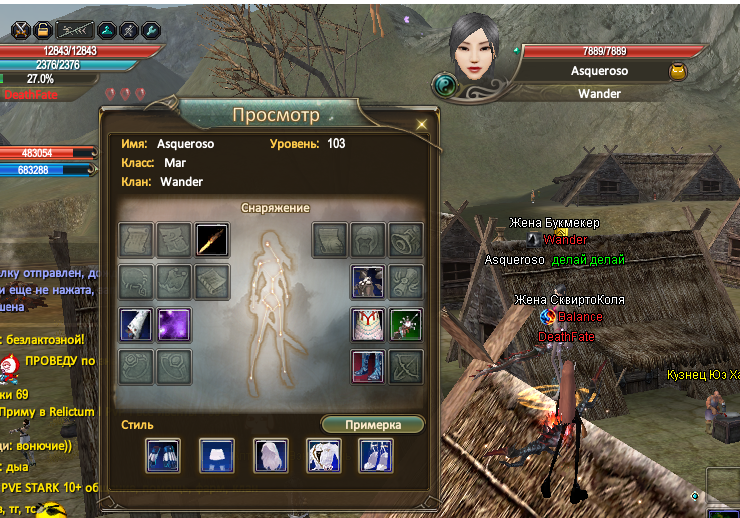Click the wrench settings icon
This screenshot has width=740, height=518.
[151, 29]
